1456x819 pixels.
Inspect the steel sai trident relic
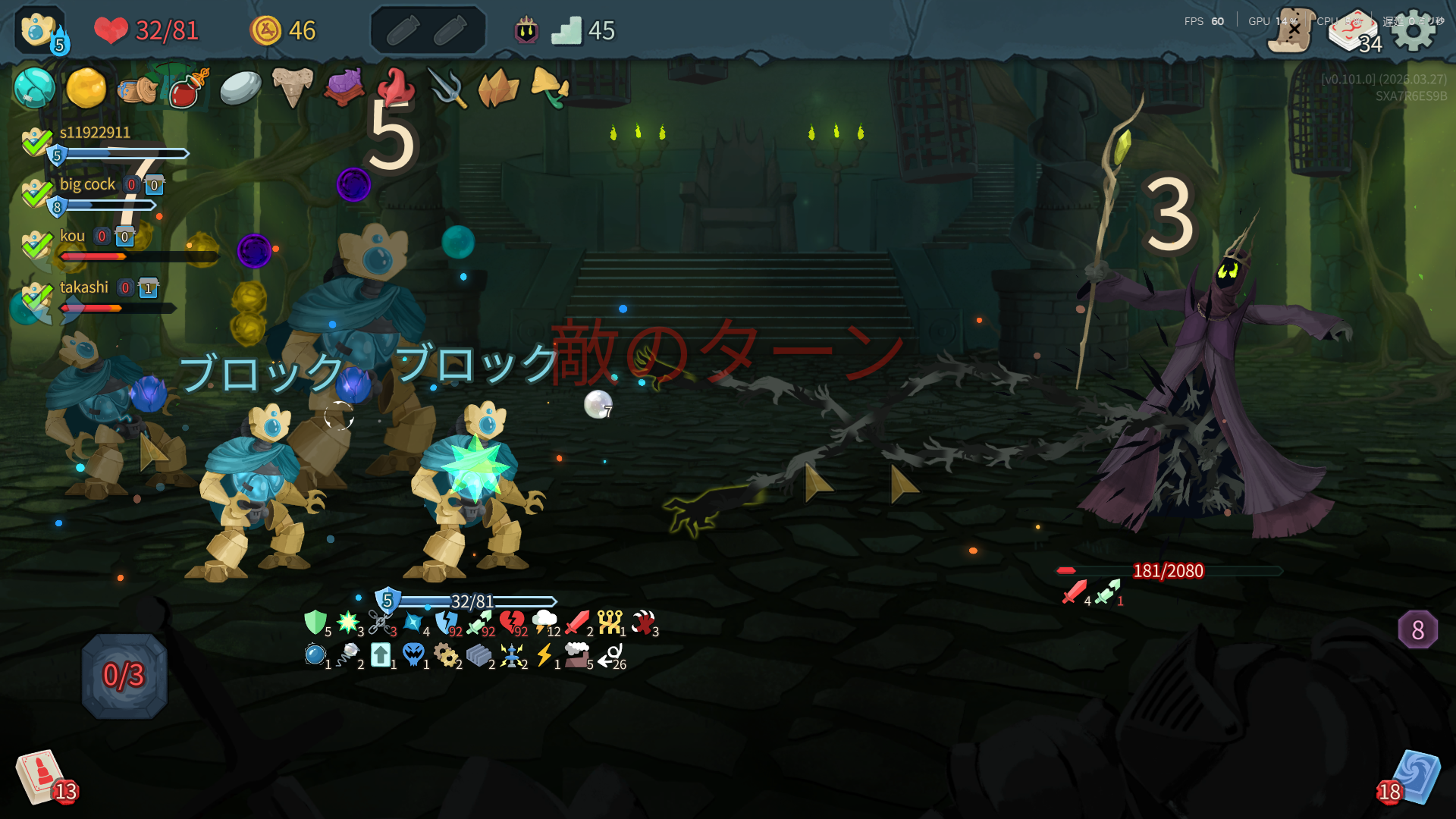[x=447, y=88]
